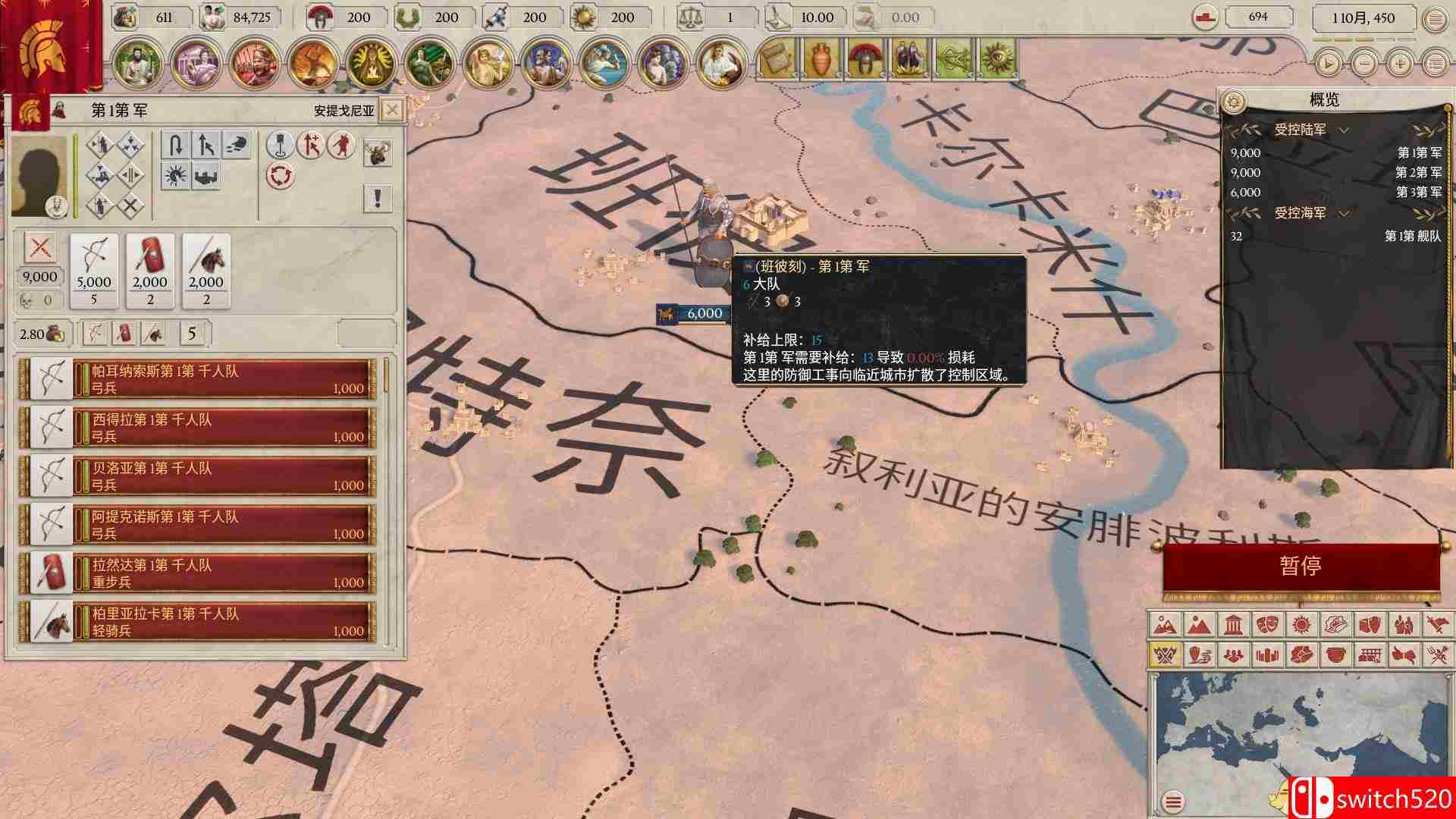Click the disband army X icon
Screen dimensions: 1456x819
[130, 204]
